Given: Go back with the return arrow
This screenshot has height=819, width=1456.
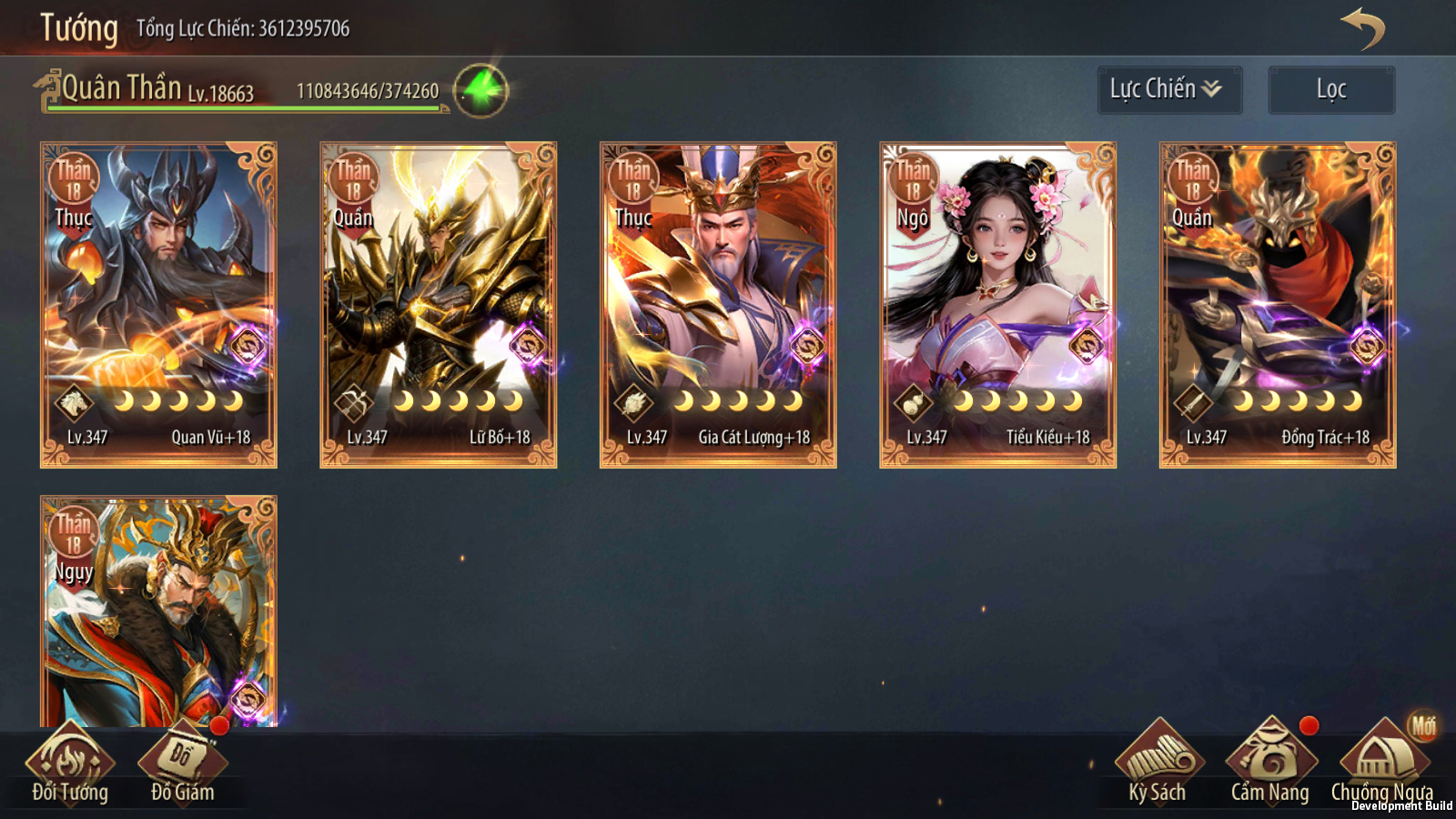Looking at the screenshot, I should (1362, 29).
